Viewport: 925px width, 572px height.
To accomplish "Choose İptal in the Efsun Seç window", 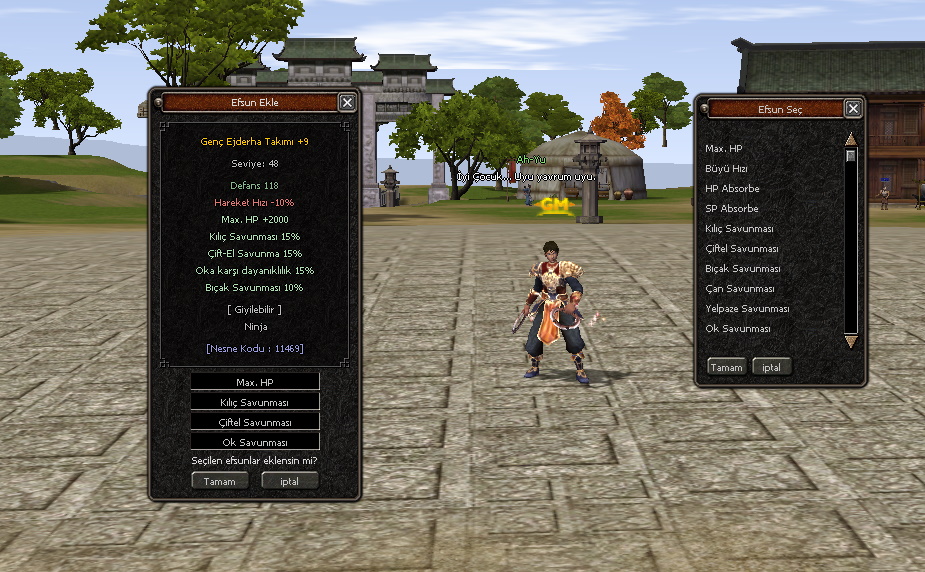I will click(x=771, y=367).
